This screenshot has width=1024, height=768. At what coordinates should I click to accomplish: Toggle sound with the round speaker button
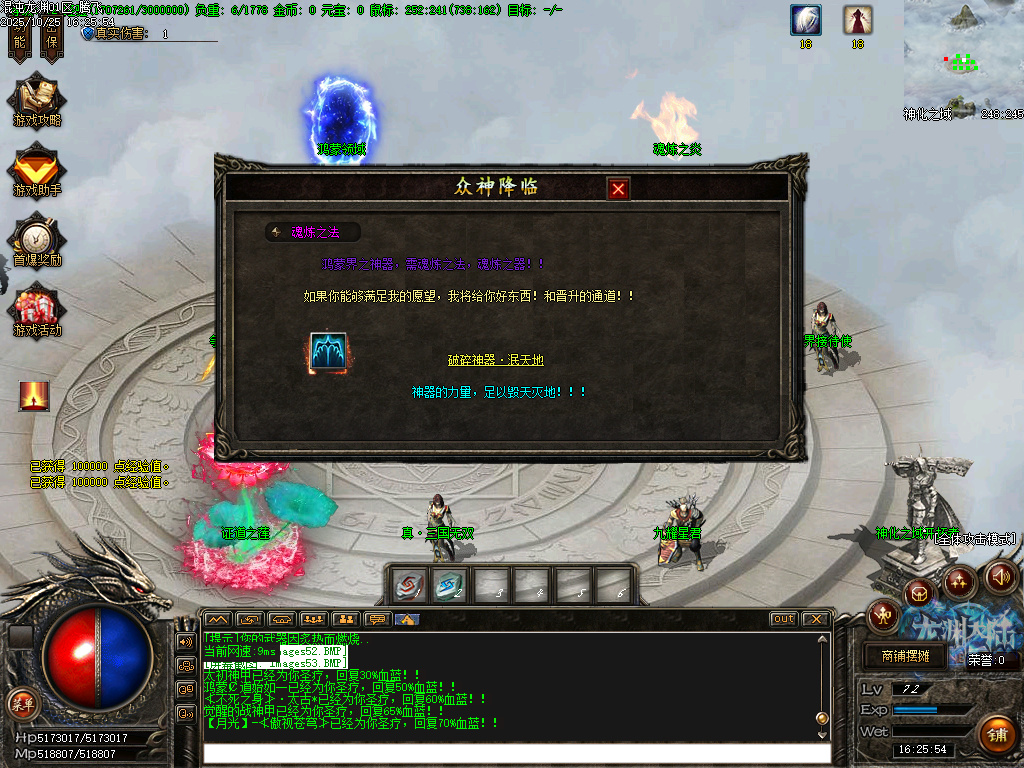[1001, 577]
